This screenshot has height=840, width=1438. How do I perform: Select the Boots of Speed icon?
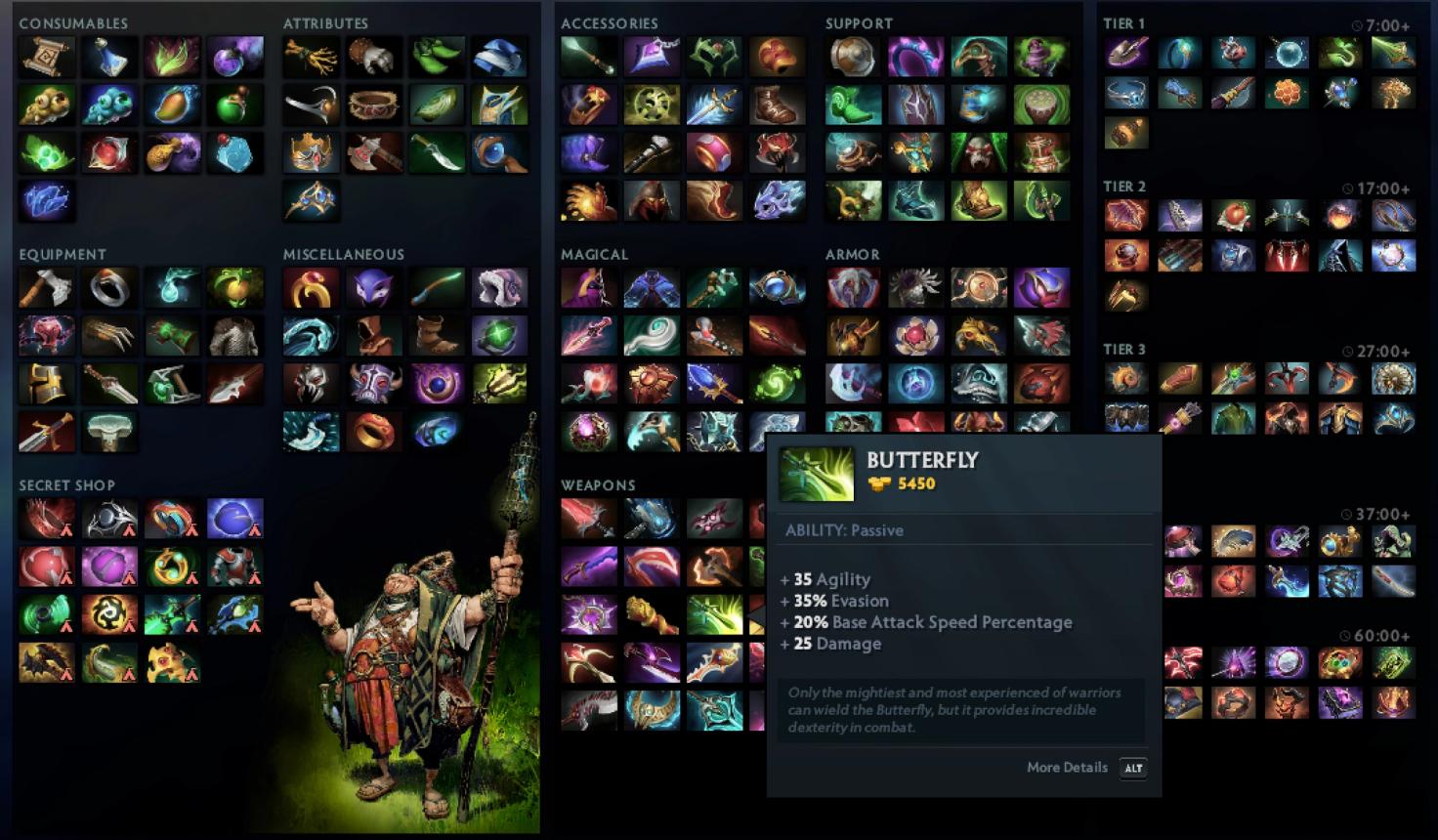click(777, 104)
